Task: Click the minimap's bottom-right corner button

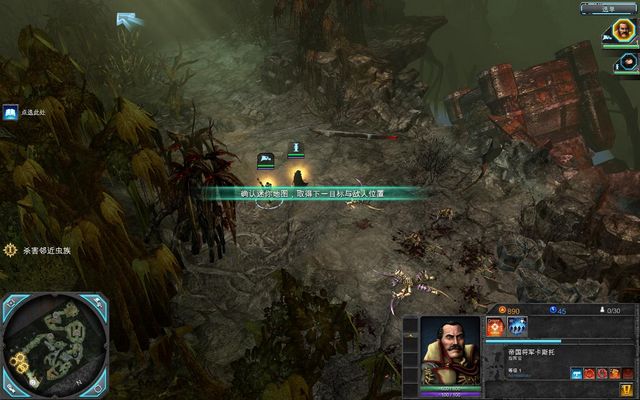Action: point(97,384)
